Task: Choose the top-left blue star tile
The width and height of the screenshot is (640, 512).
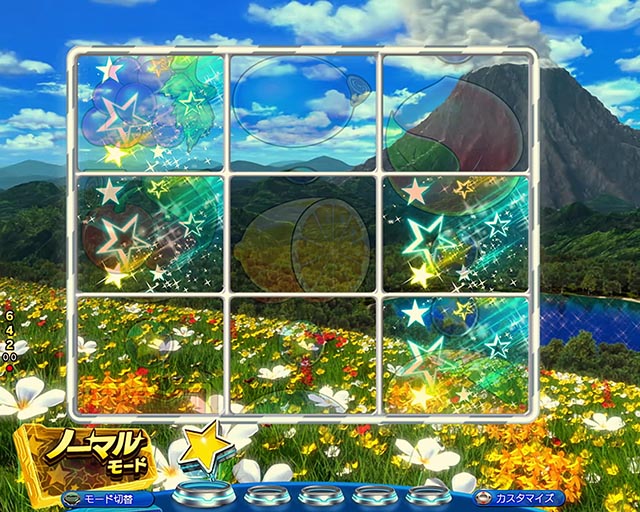Action: coord(150,111)
